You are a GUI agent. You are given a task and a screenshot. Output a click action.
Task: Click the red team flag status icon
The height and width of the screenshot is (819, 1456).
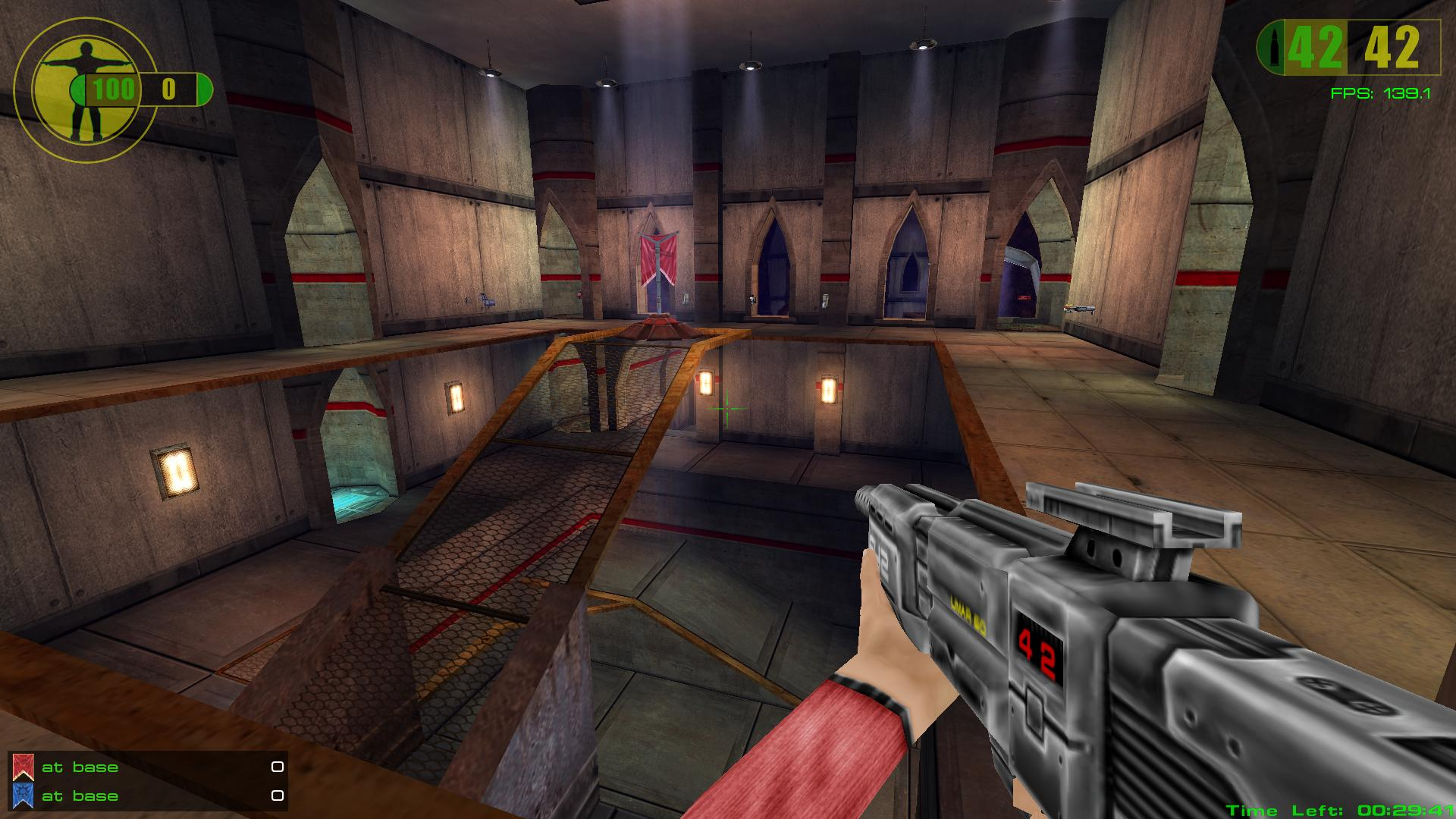pos(23,767)
